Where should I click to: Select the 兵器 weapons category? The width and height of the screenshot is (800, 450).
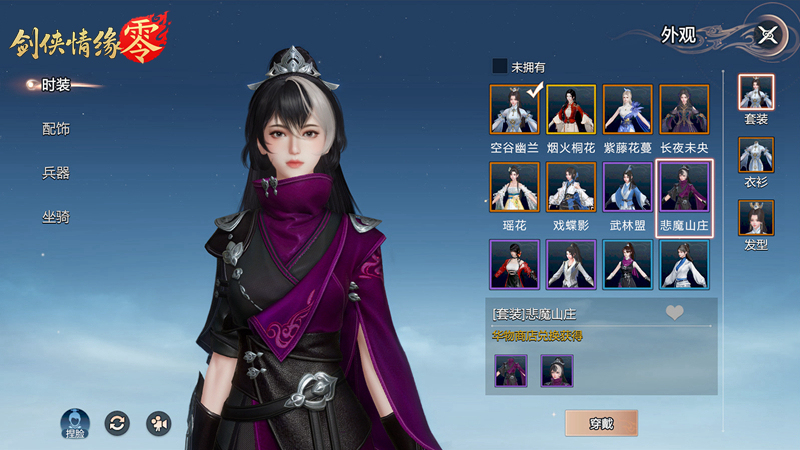click(x=56, y=173)
